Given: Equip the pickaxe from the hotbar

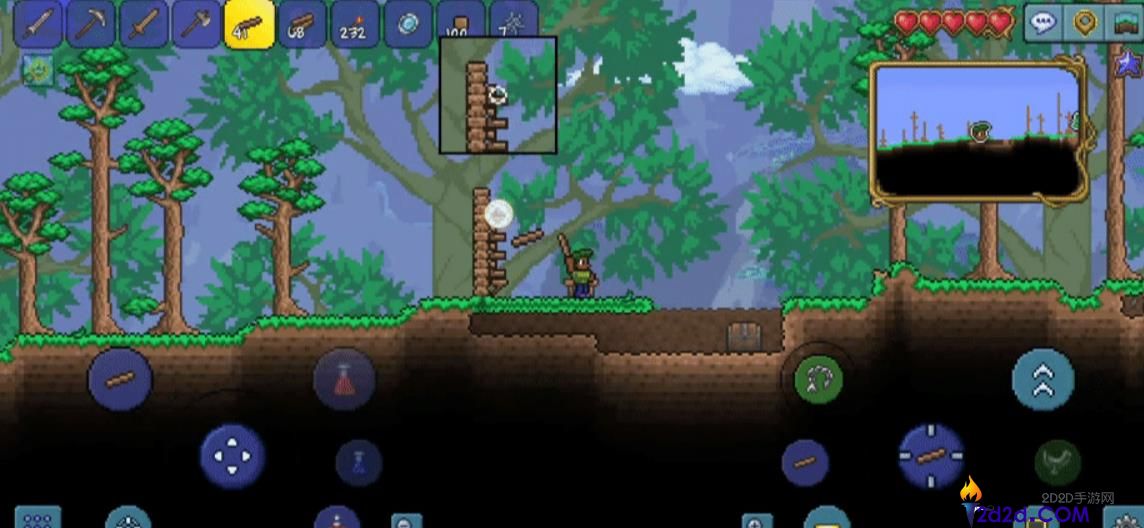Looking at the screenshot, I should 90,24.
